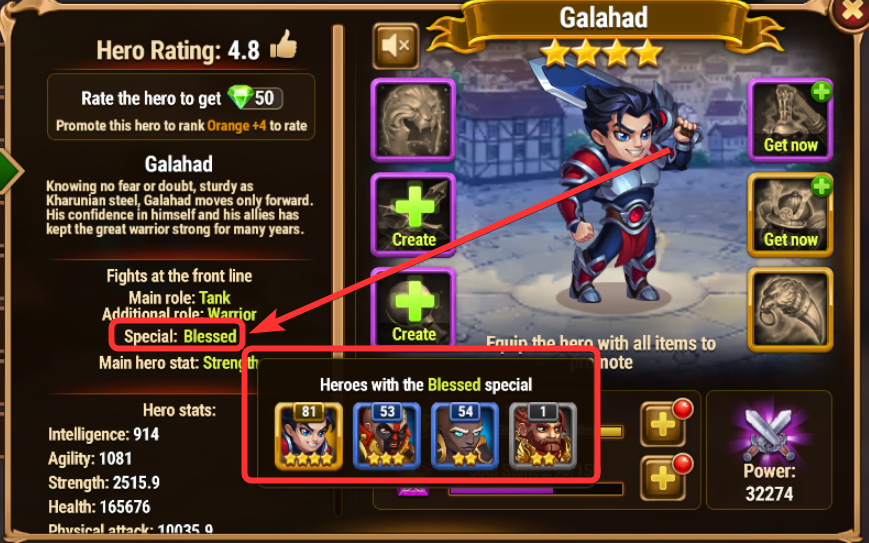Toggle the hero voice mute button
Image resolution: width=869 pixels, height=543 pixels.
point(396,45)
